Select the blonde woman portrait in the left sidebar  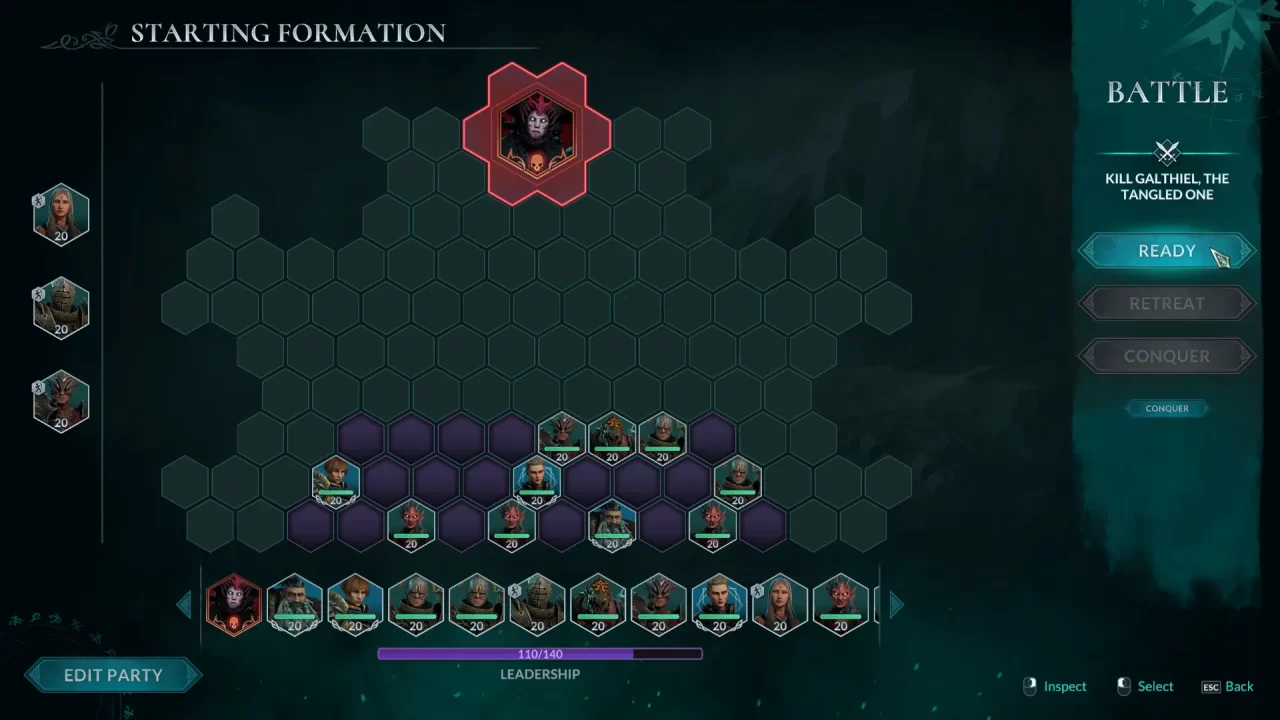[60, 211]
